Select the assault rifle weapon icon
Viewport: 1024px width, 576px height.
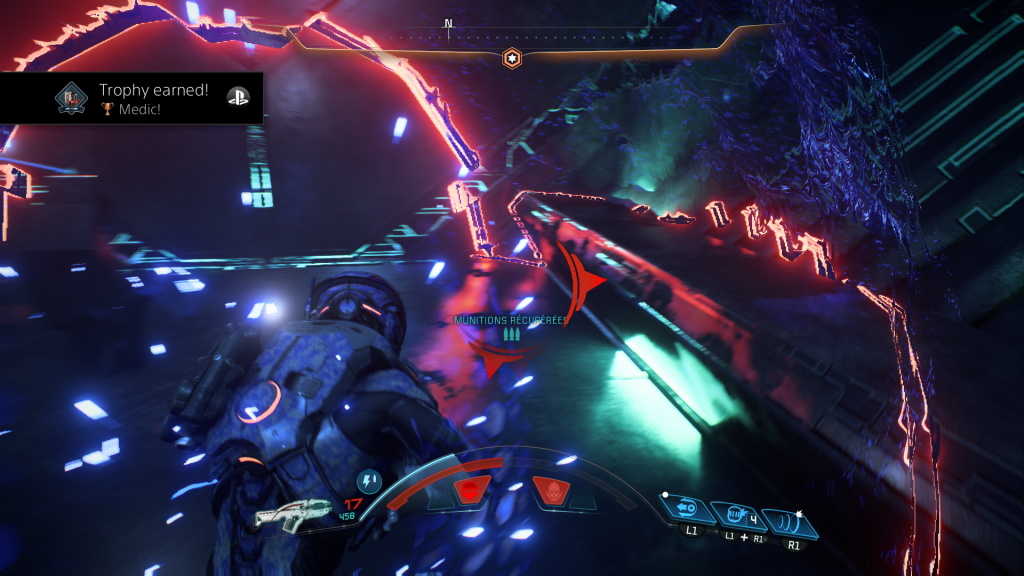pyautogui.click(x=293, y=513)
